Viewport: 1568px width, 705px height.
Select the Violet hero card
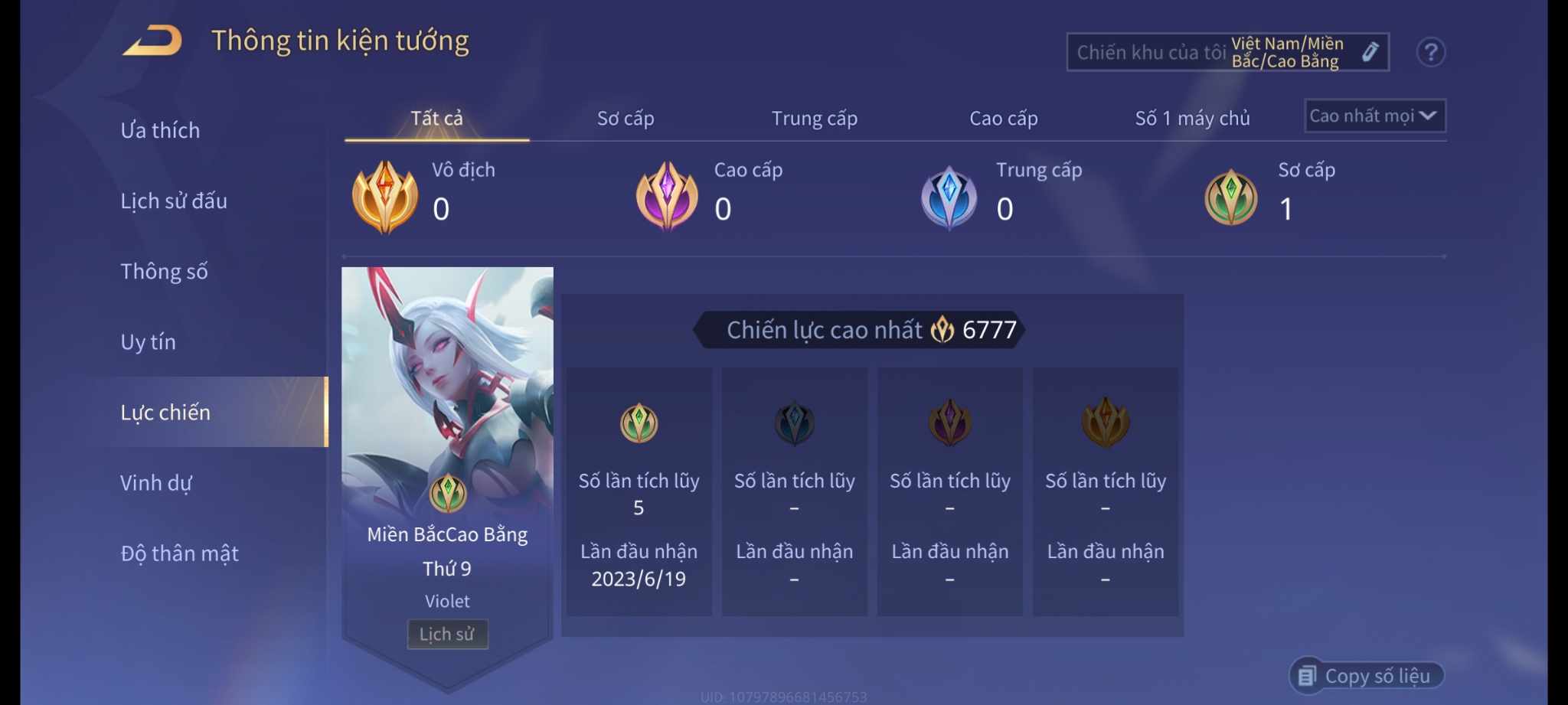(x=447, y=398)
